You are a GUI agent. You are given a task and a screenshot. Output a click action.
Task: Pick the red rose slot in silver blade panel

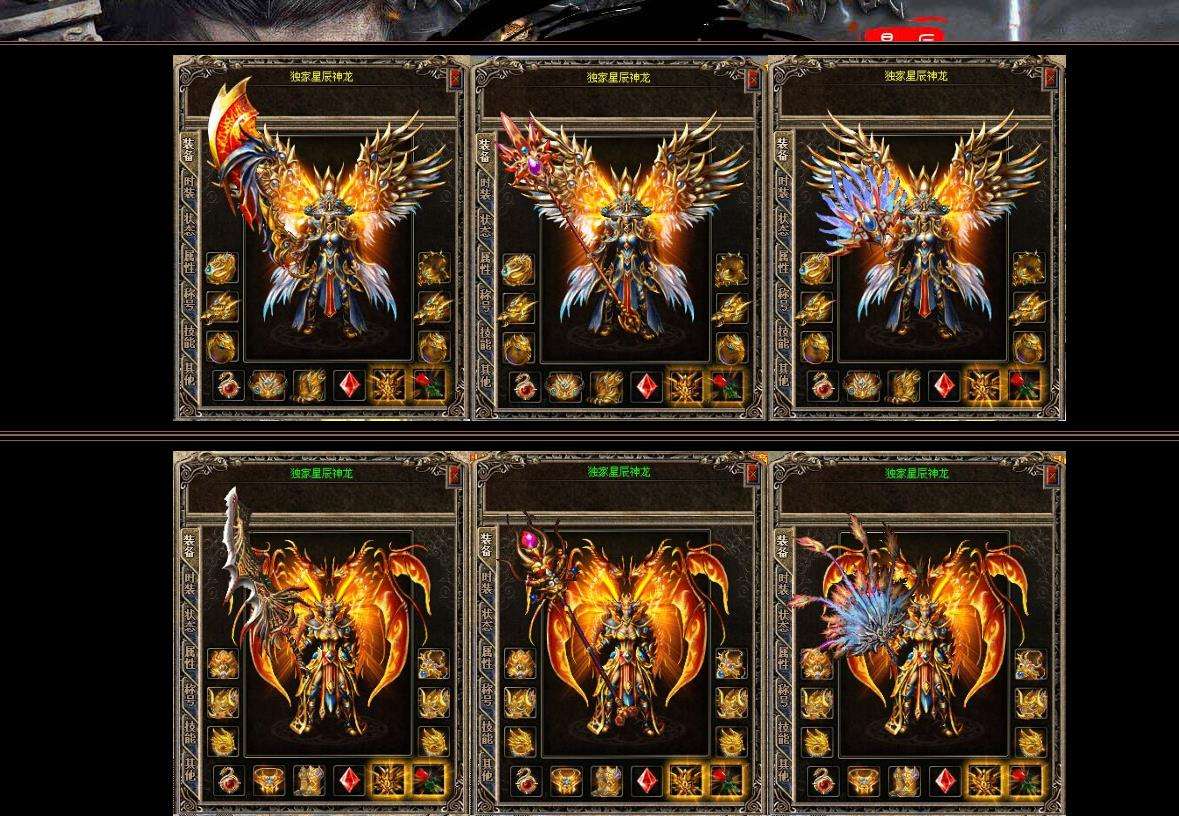429,780
